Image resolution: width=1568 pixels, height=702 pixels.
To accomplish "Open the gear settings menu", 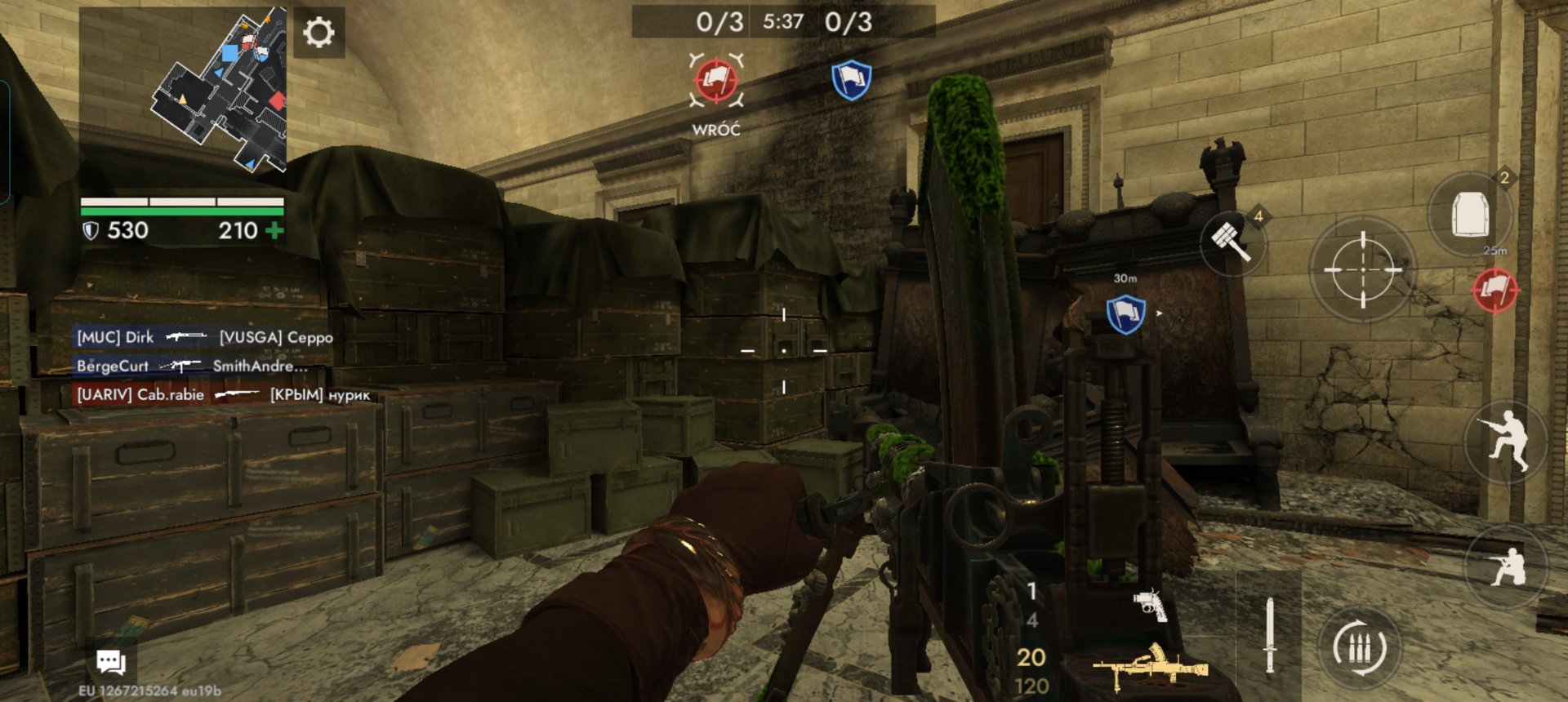I will pyautogui.click(x=318, y=33).
